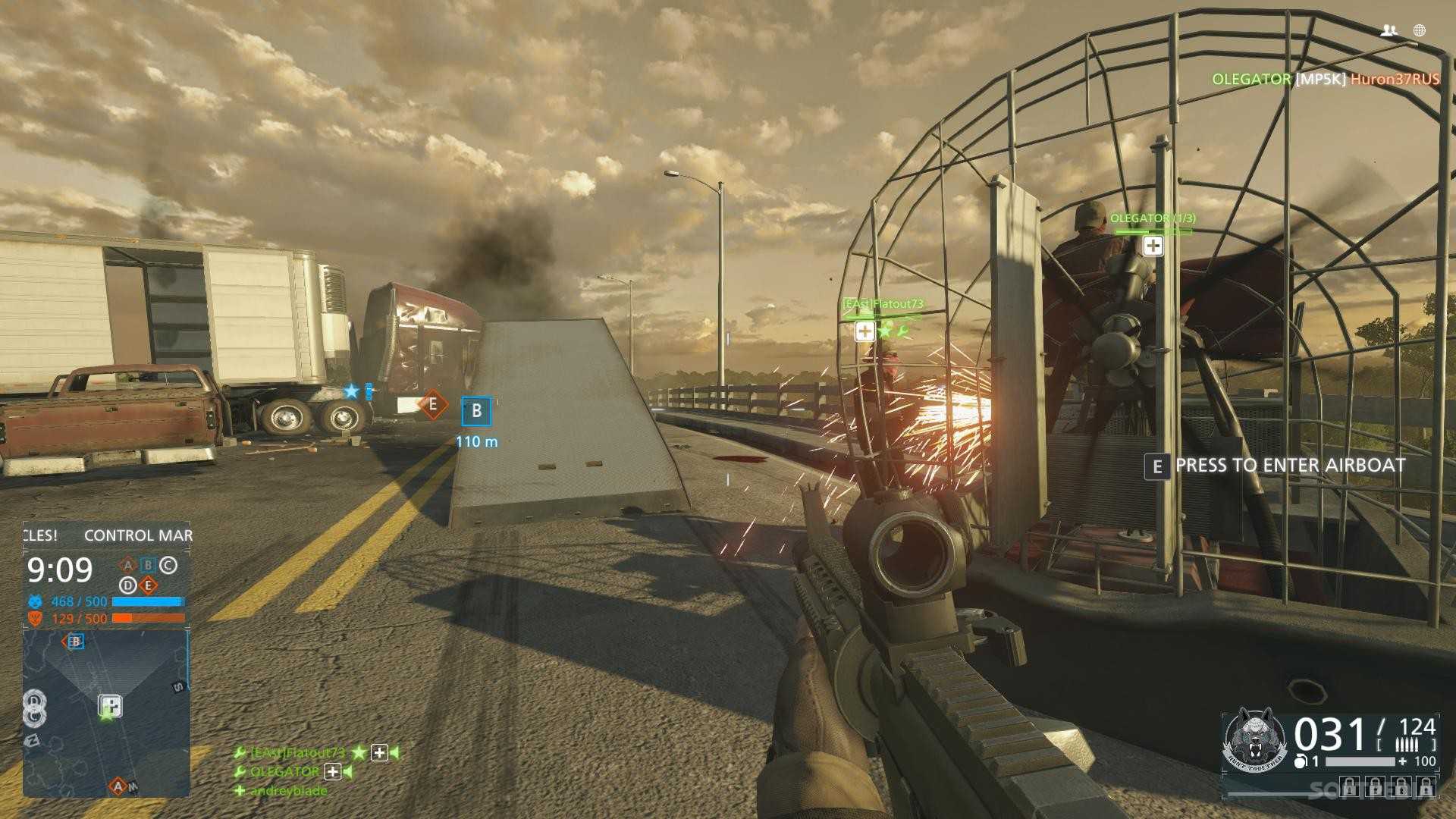Click the kill feed entry for Huron37RUS
The width and height of the screenshot is (1456, 819).
click(x=1394, y=79)
